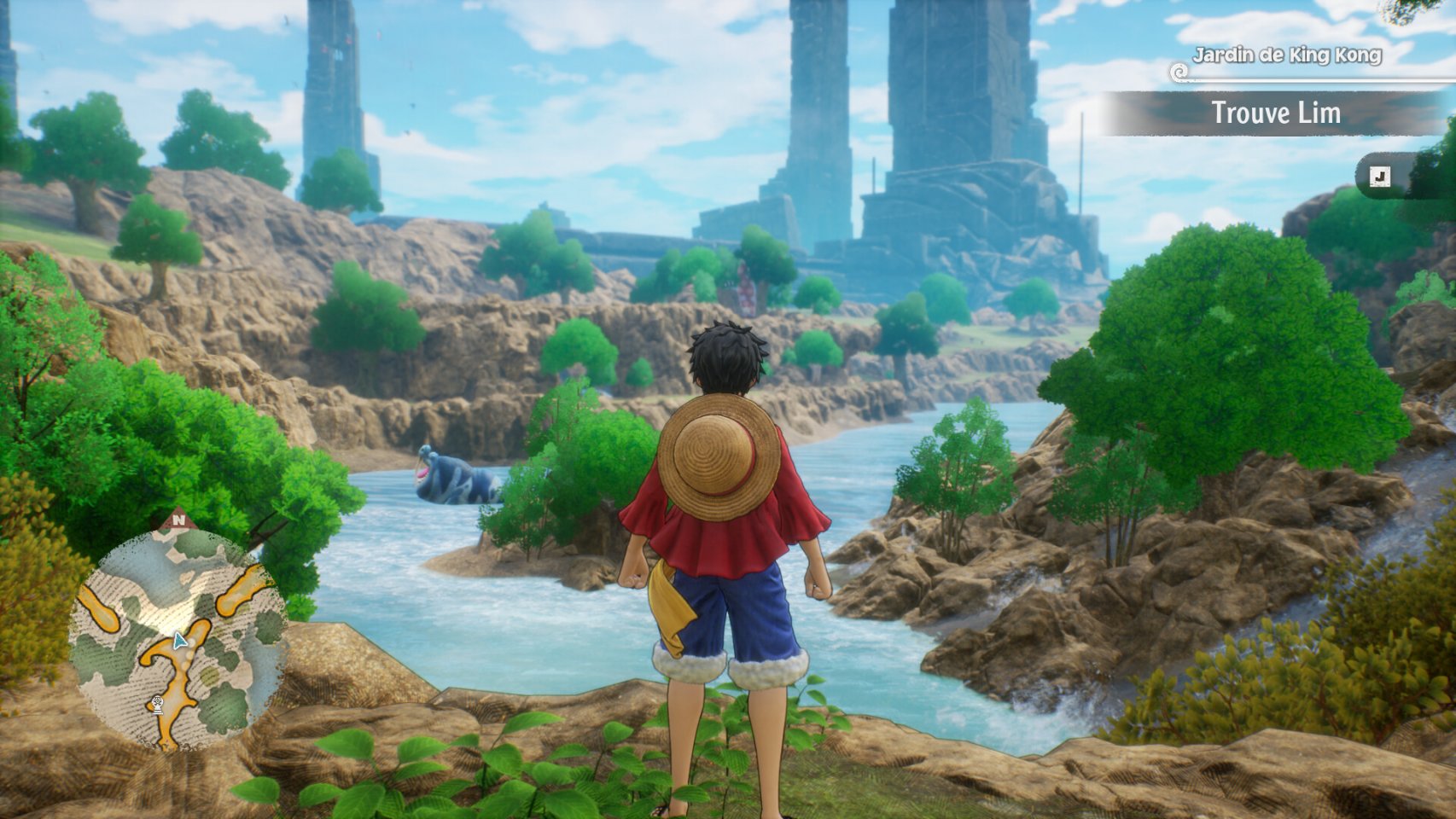Select the white marker icon on minimap
Screen dimensions: 1456x819
tap(157, 704)
